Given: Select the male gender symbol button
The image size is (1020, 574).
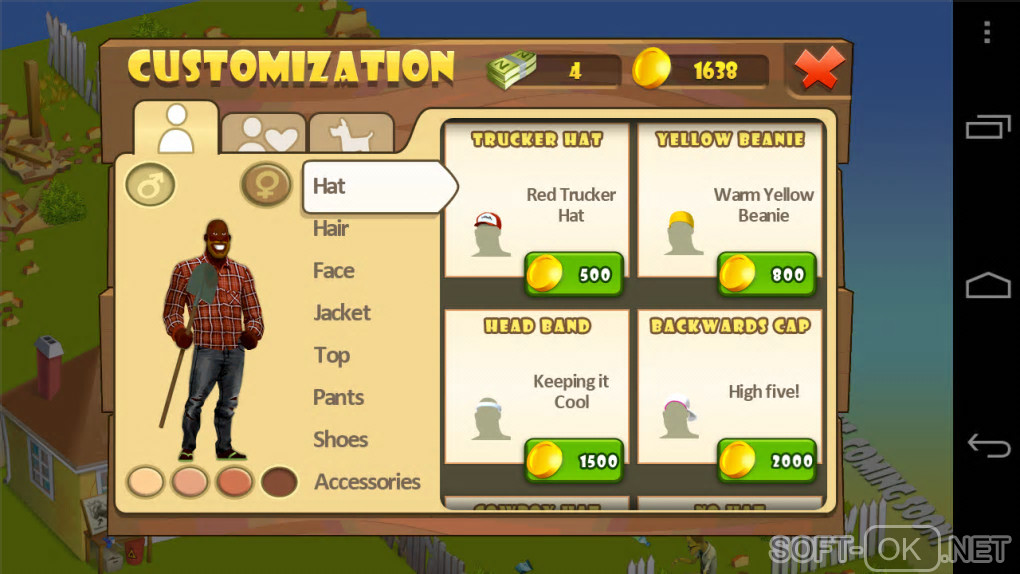Looking at the screenshot, I should click(x=150, y=185).
